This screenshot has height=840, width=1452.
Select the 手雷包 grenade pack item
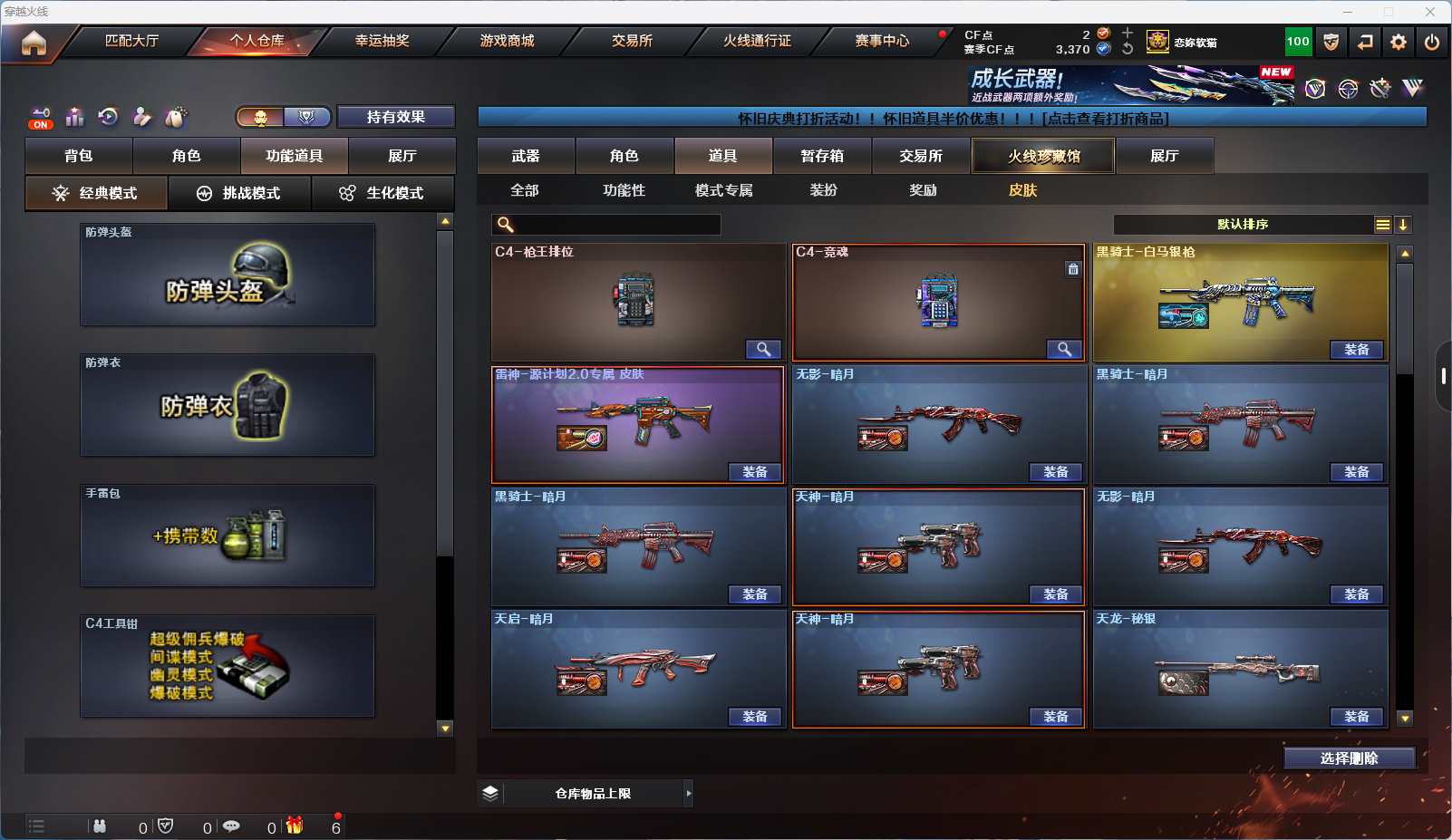[x=227, y=536]
